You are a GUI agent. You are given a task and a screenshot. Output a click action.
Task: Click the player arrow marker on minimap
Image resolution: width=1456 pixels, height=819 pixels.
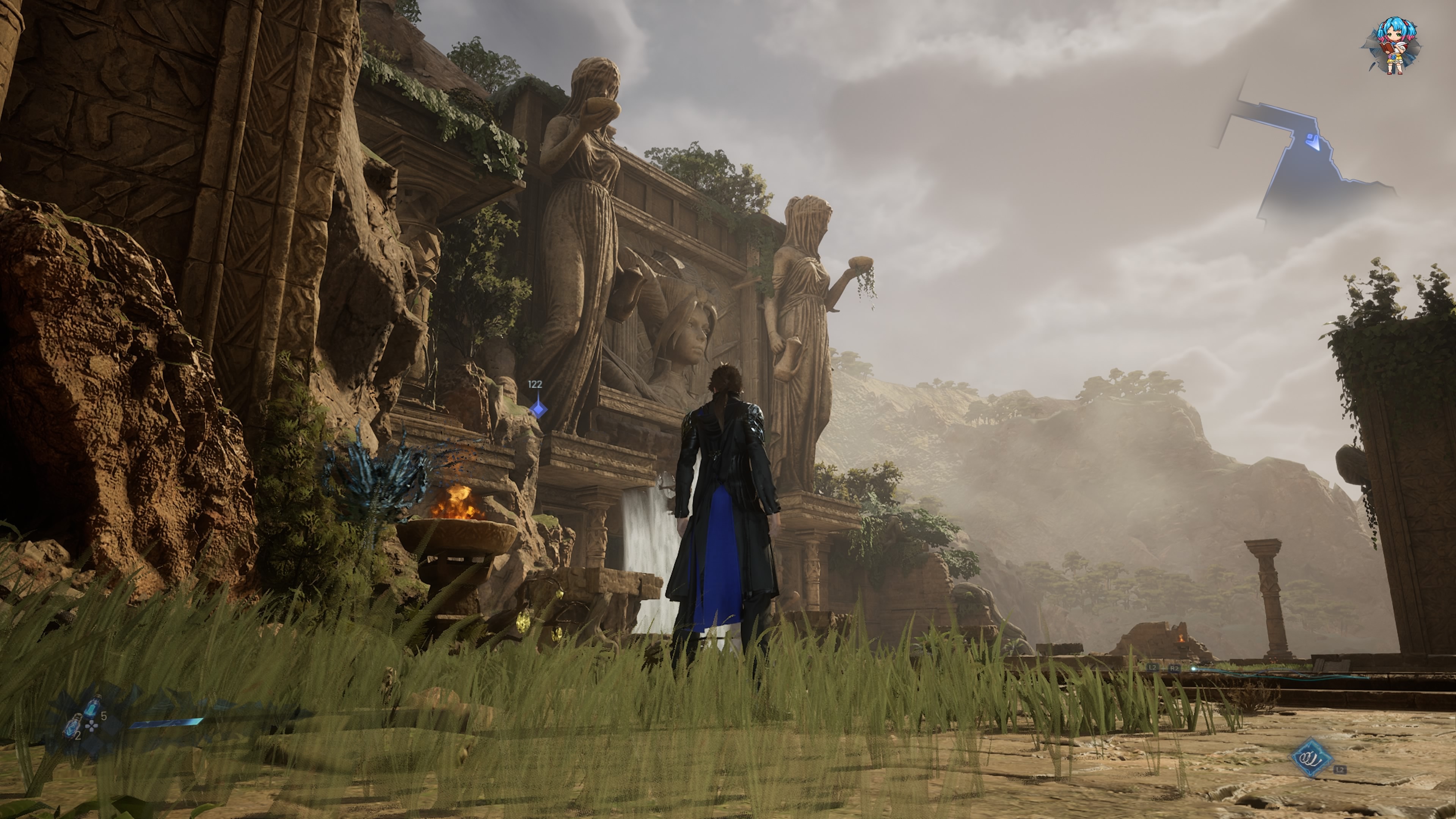[1313, 141]
